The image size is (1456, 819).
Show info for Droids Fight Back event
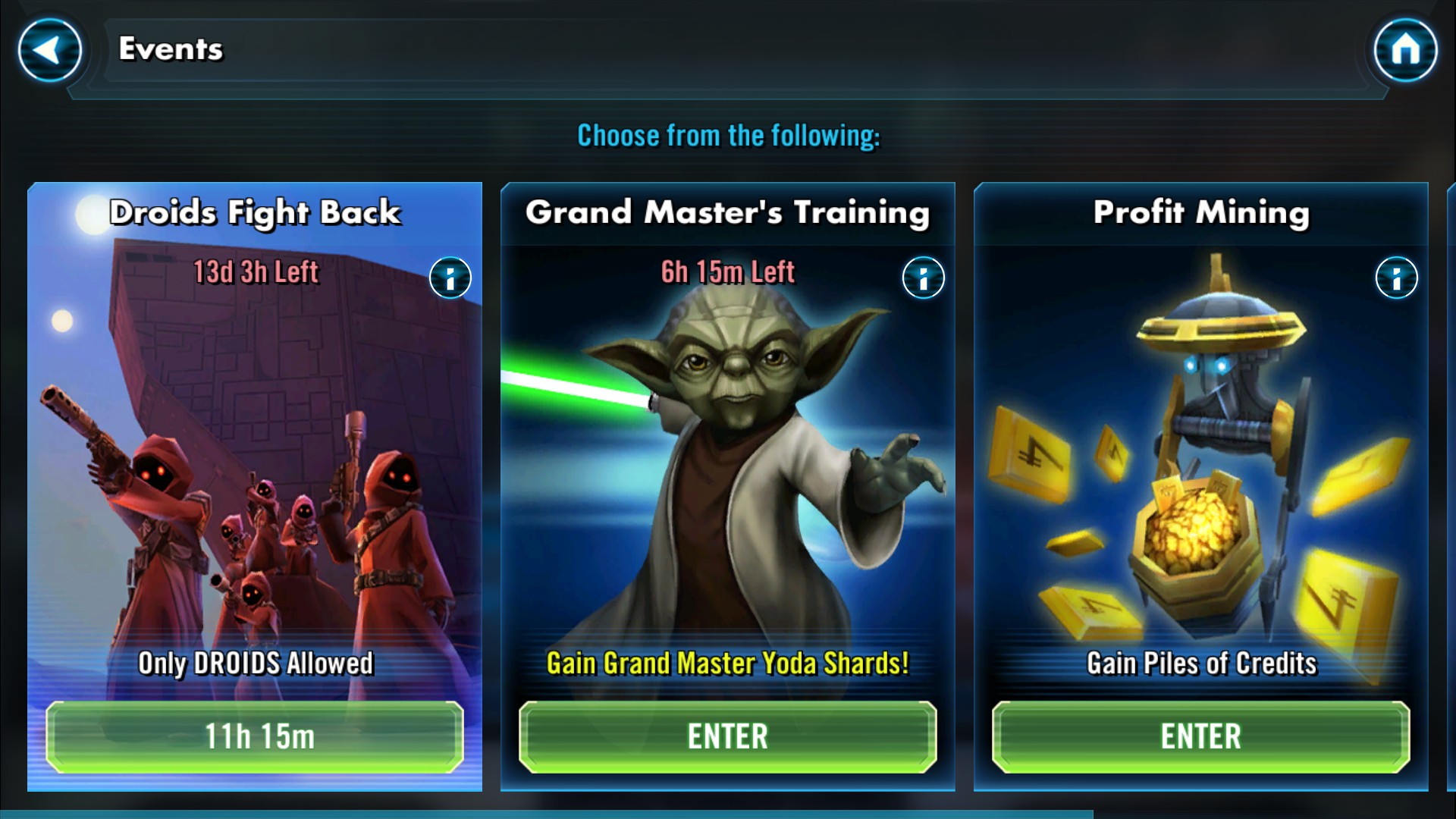(450, 278)
